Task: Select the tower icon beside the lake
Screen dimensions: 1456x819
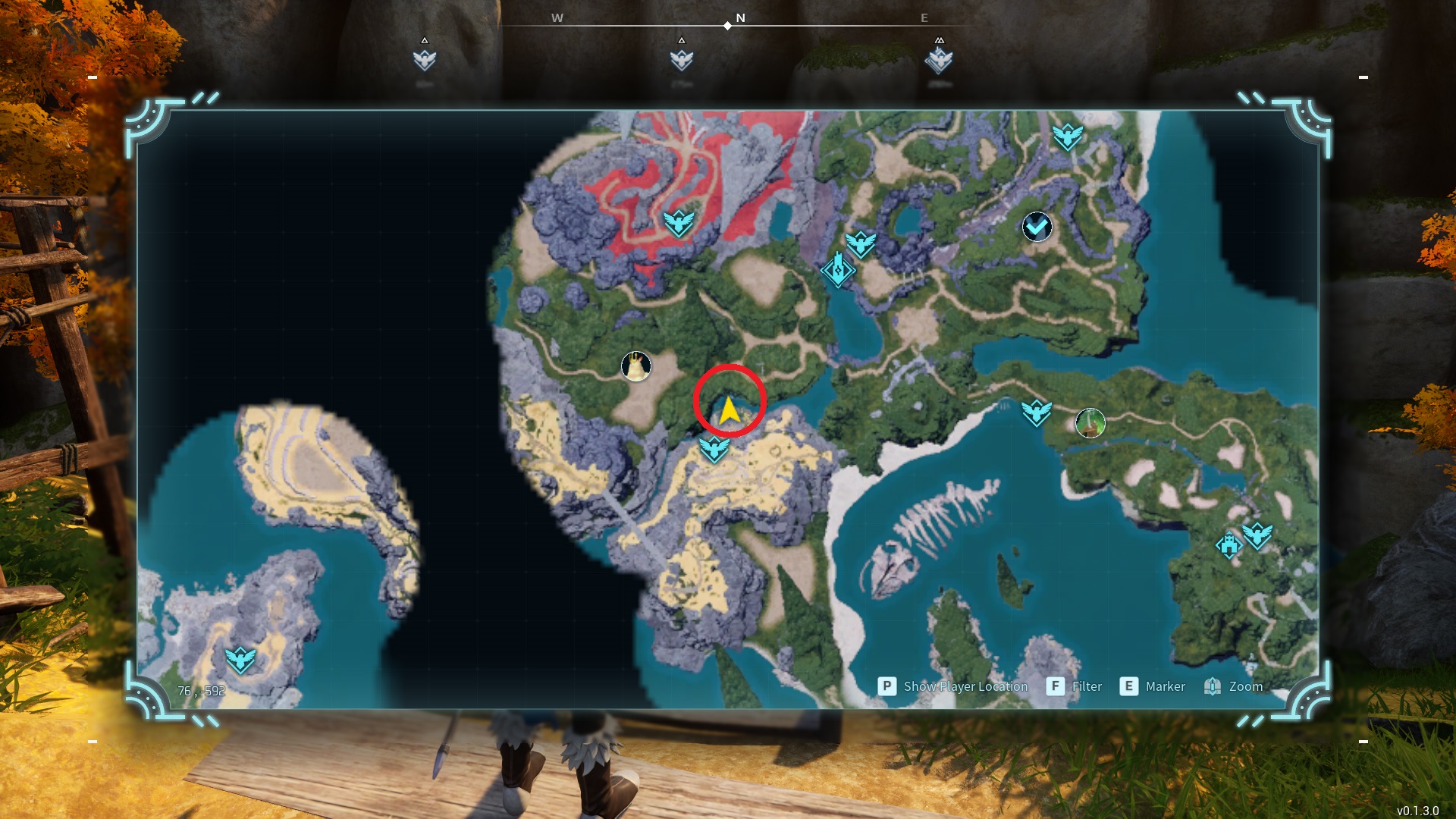Action: (x=838, y=270)
